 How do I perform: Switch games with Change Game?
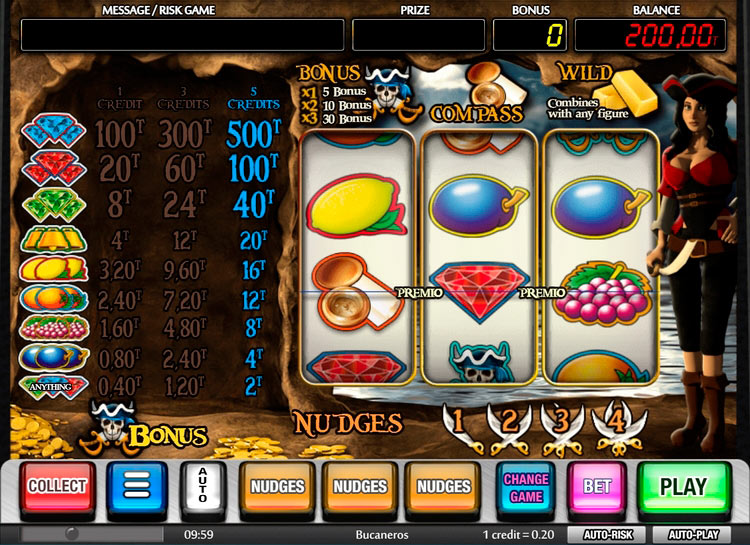point(525,488)
